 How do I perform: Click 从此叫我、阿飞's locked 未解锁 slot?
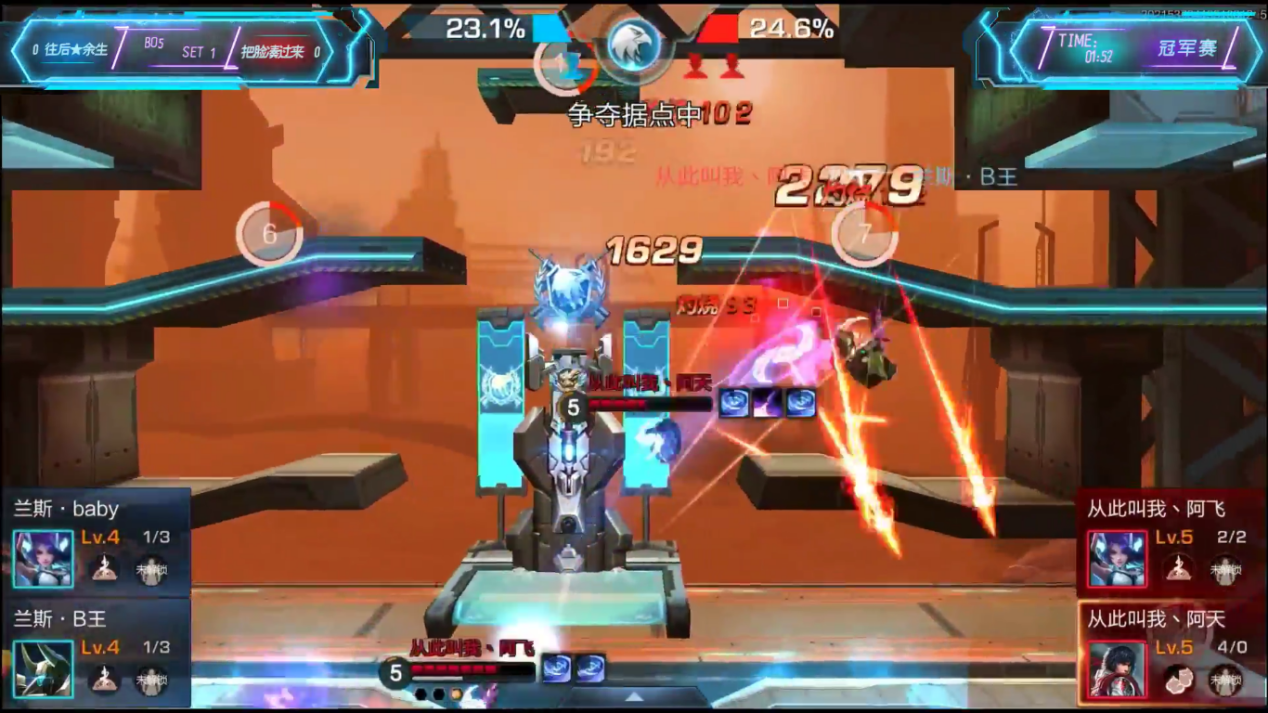[1225, 569]
